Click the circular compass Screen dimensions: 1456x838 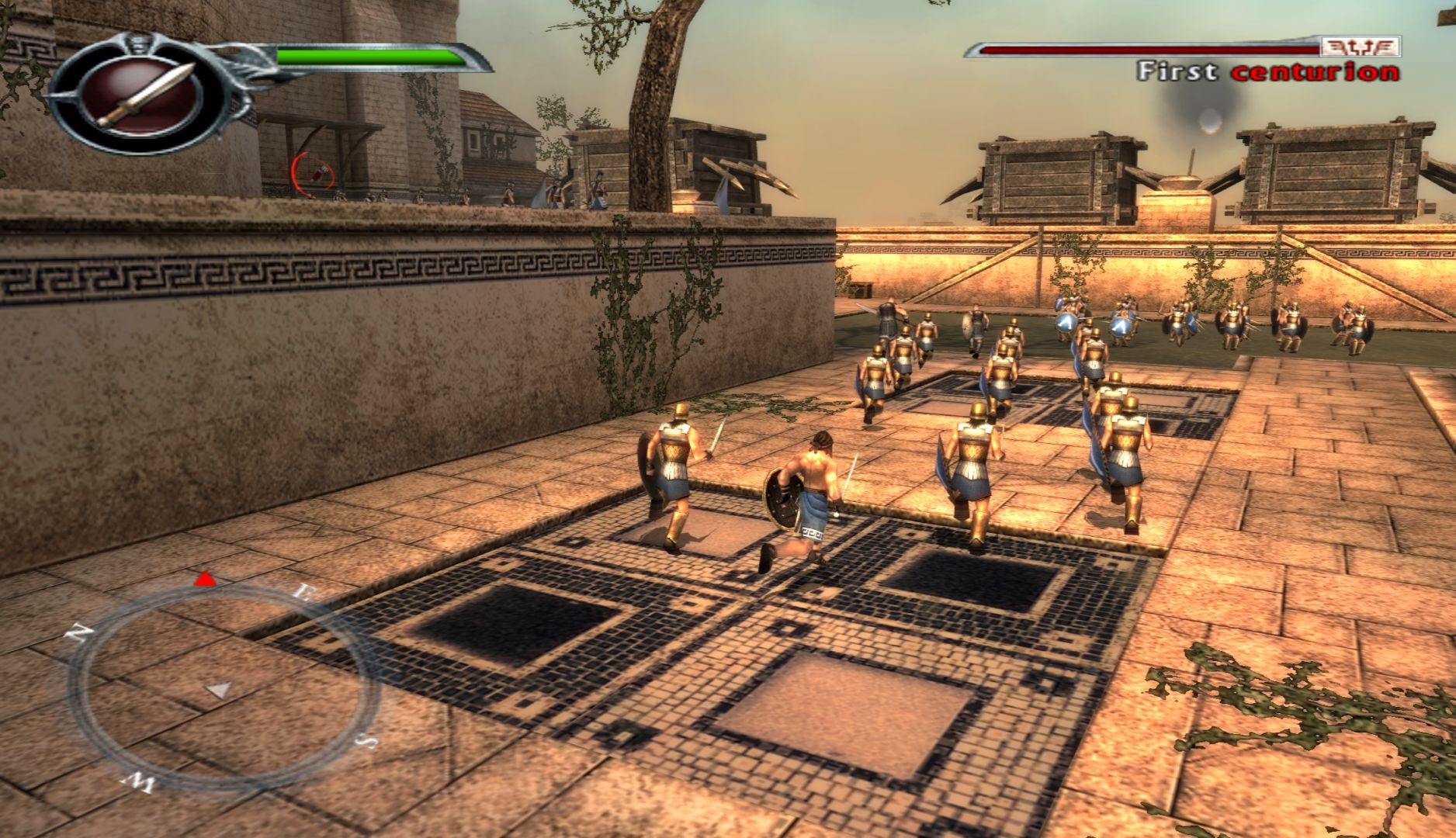point(220,684)
